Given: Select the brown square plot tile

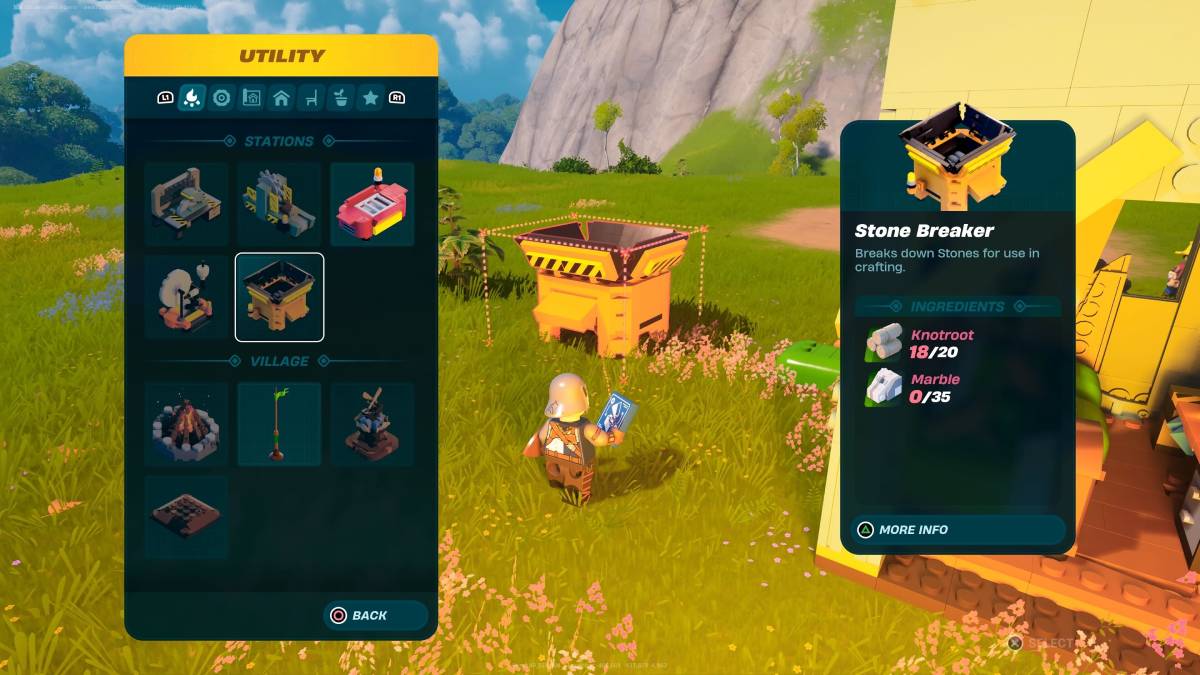Looking at the screenshot, I should click(186, 516).
